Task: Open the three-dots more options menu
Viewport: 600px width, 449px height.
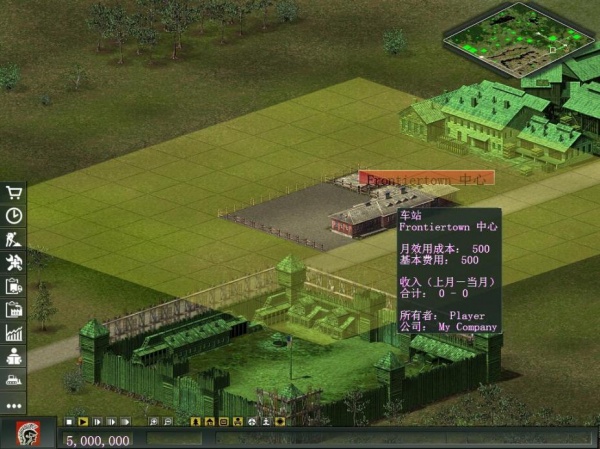Action: (14, 406)
